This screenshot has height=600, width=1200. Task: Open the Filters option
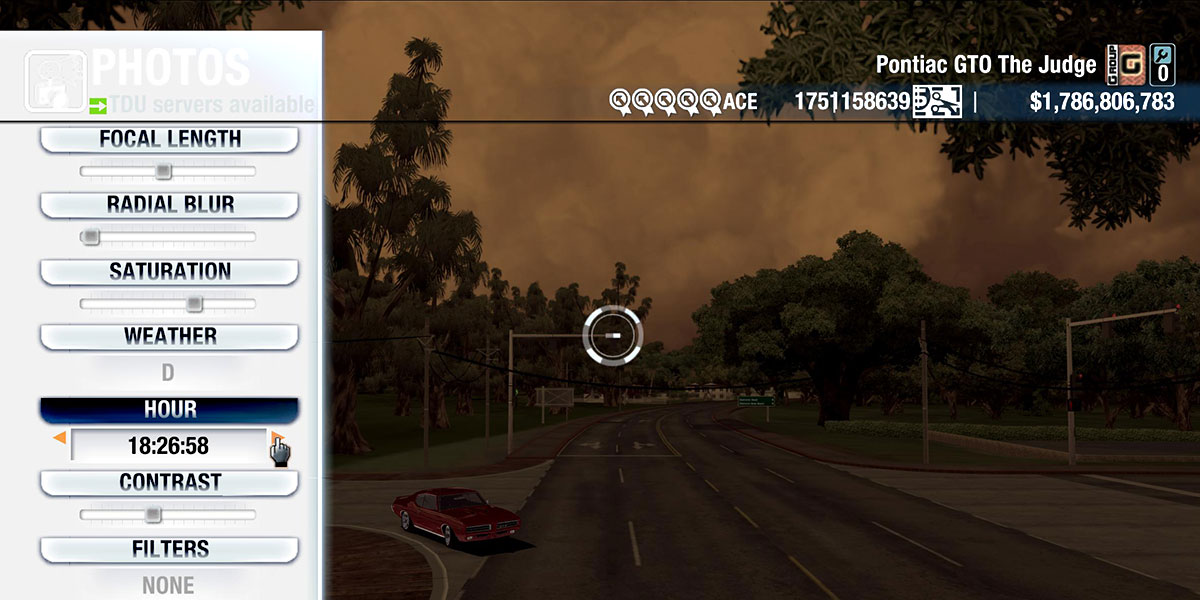coord(169,549)
